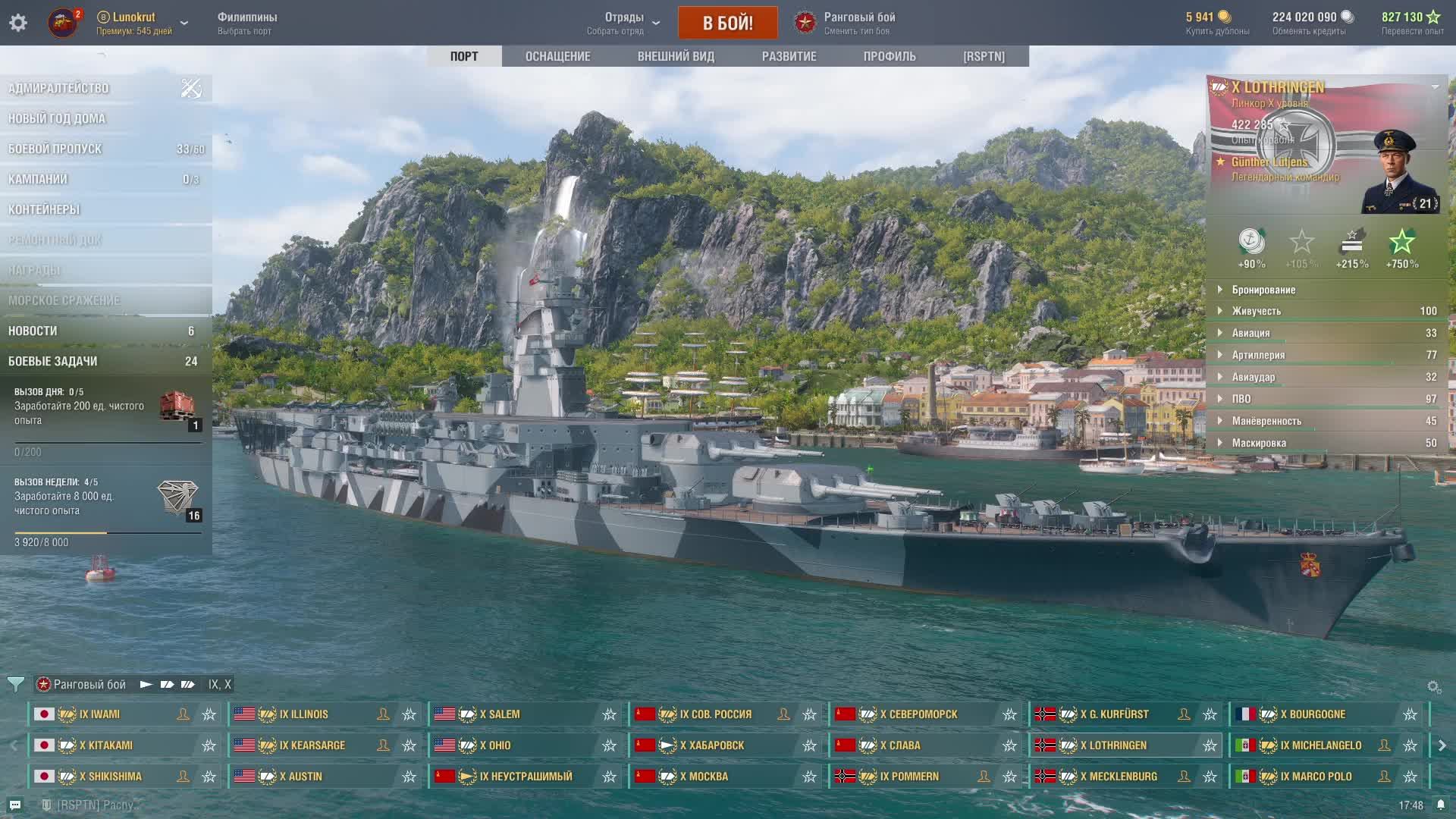The image size is (1456, 819).
Task: Go to the РАЗВИТИЕ tab
Action: tap(789, 56)
